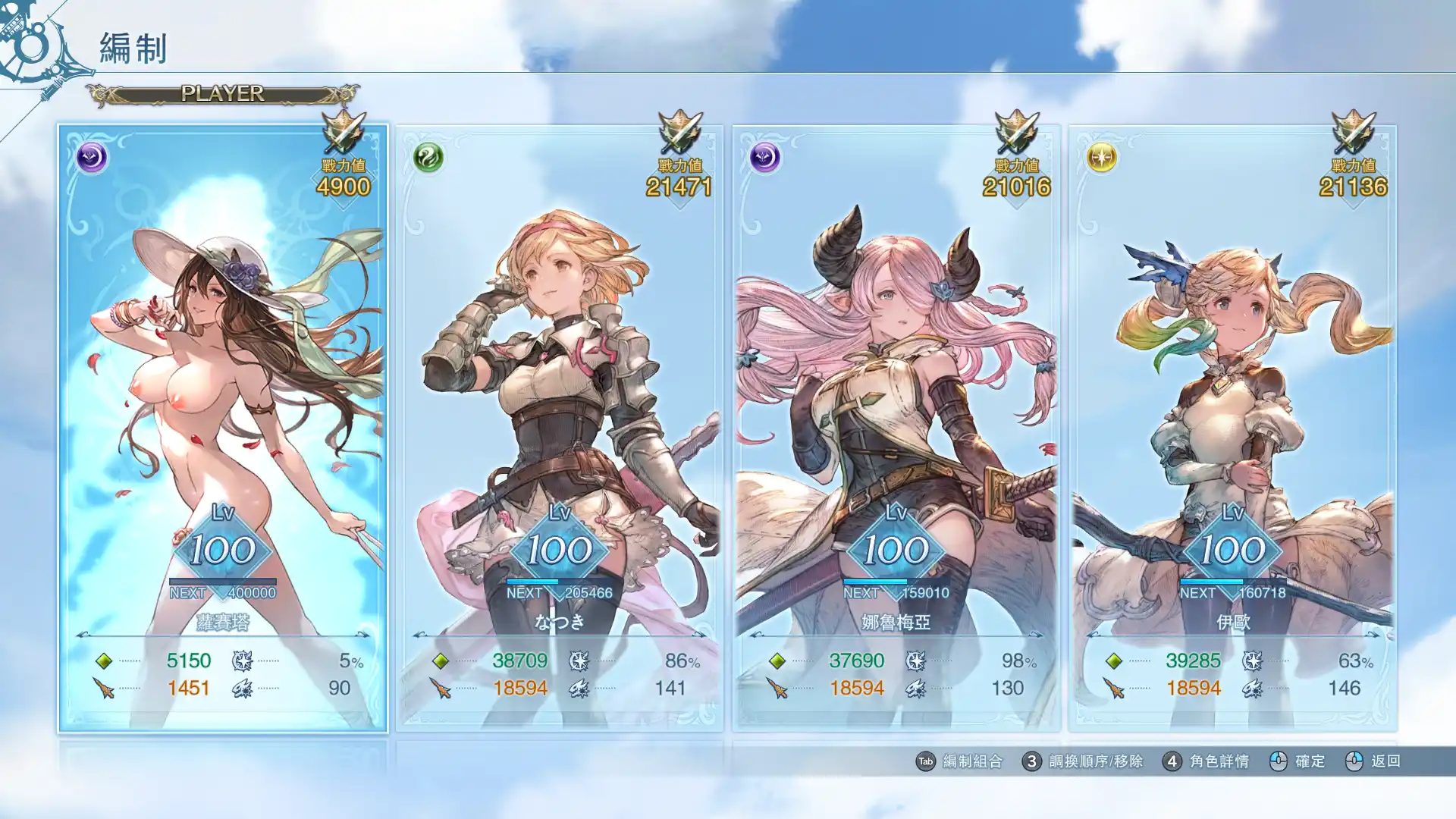Click the stun stat icon showing 90 under Rosetta

click(240, 689)
